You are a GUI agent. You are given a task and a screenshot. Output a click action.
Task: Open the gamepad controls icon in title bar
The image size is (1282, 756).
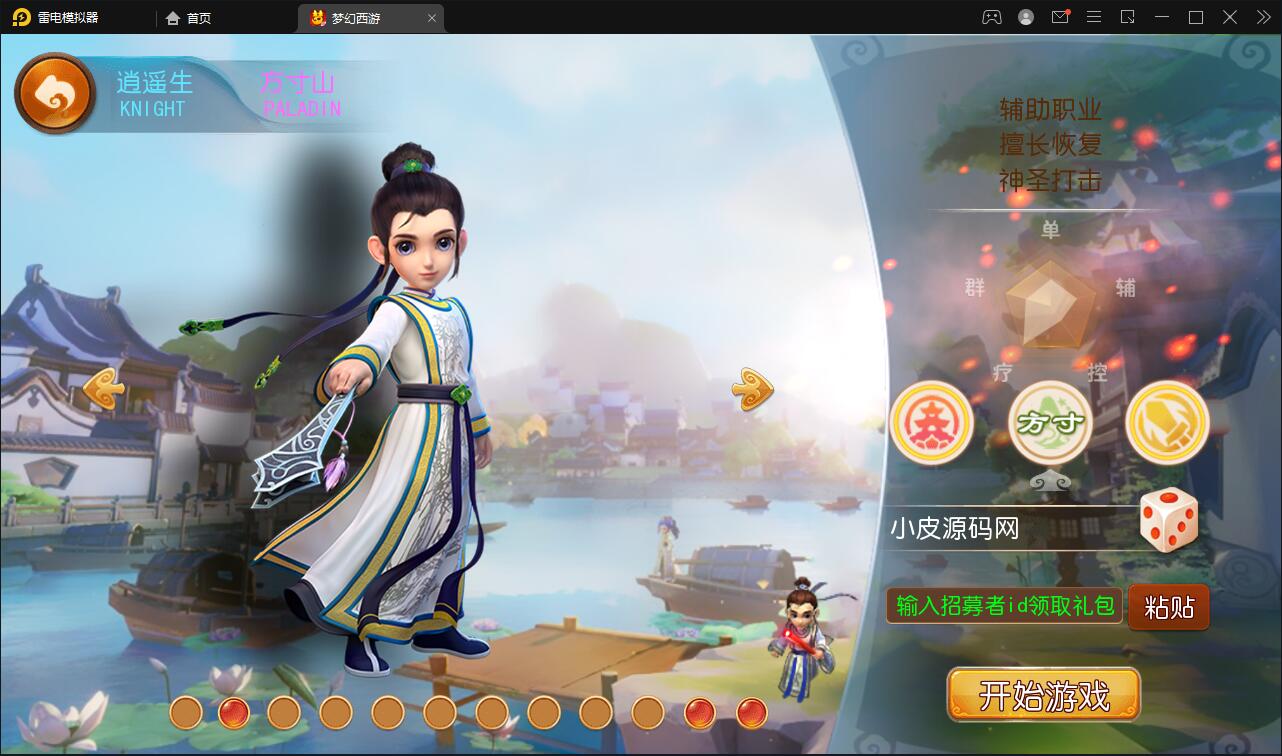(990, 17)
